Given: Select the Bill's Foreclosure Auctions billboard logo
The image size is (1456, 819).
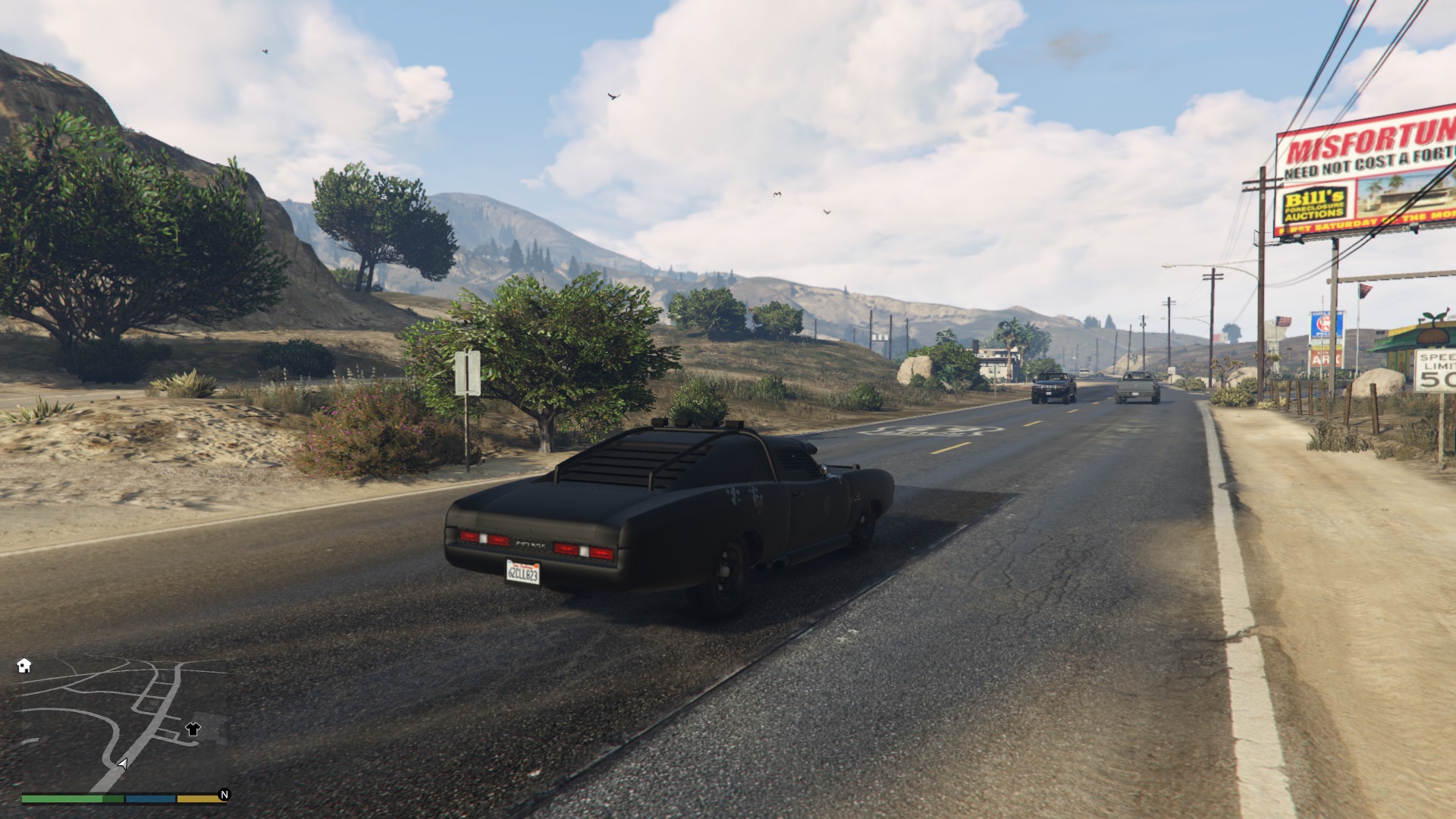Looking at the screenshot, I should (1314, 200).
